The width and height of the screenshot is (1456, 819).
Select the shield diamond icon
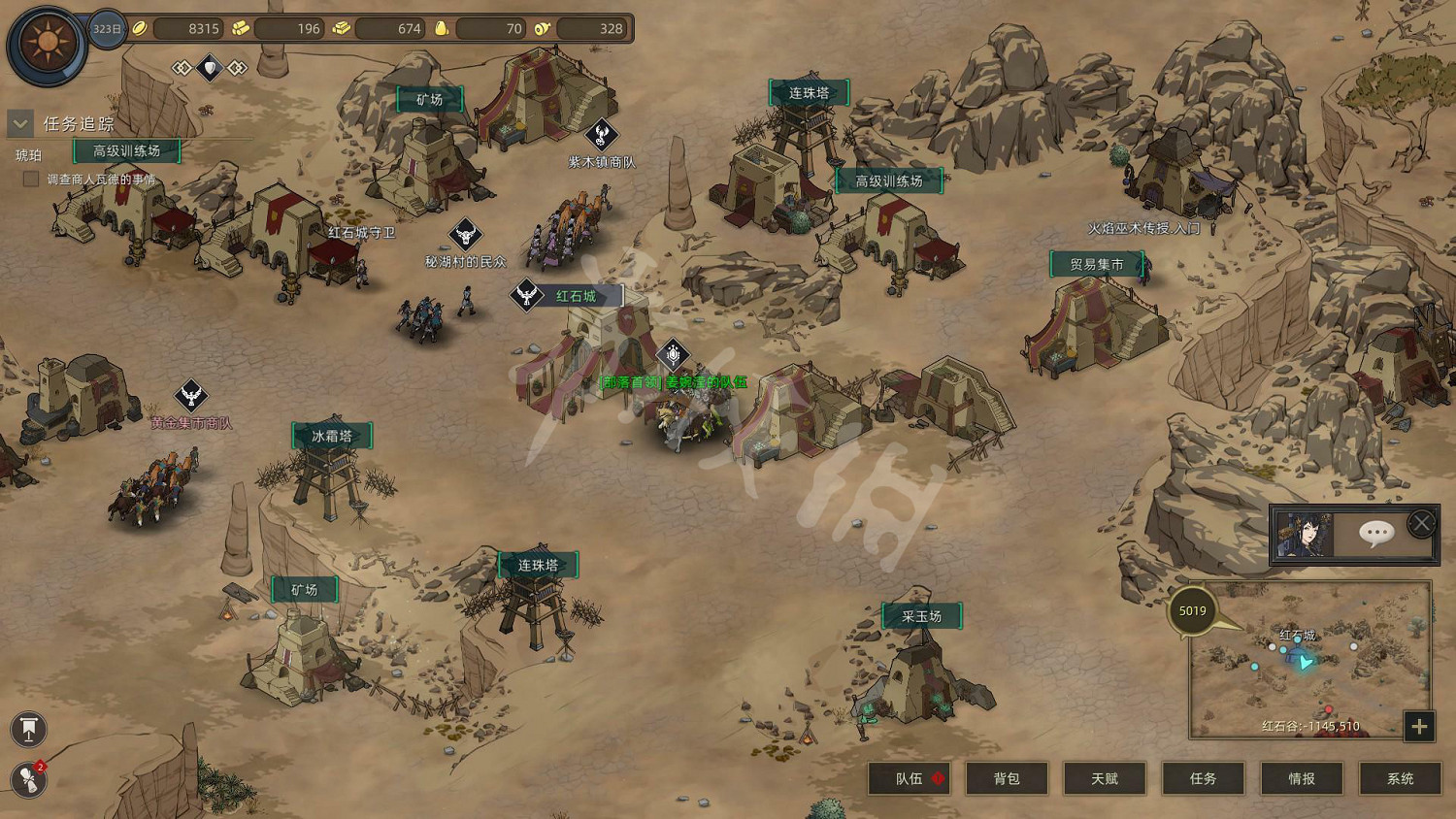(210, 68)
